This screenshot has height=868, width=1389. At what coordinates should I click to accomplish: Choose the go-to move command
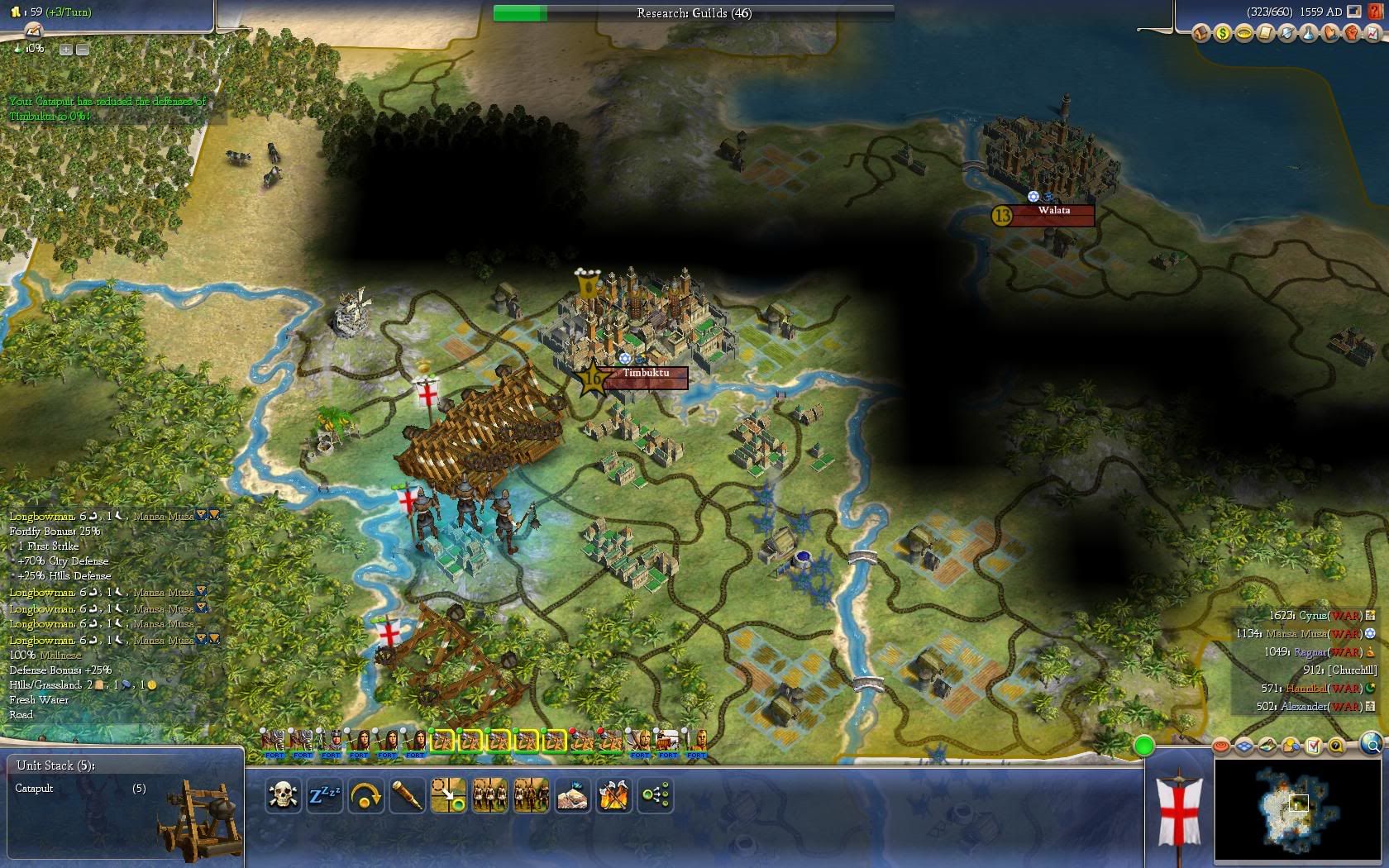point(448,795)
